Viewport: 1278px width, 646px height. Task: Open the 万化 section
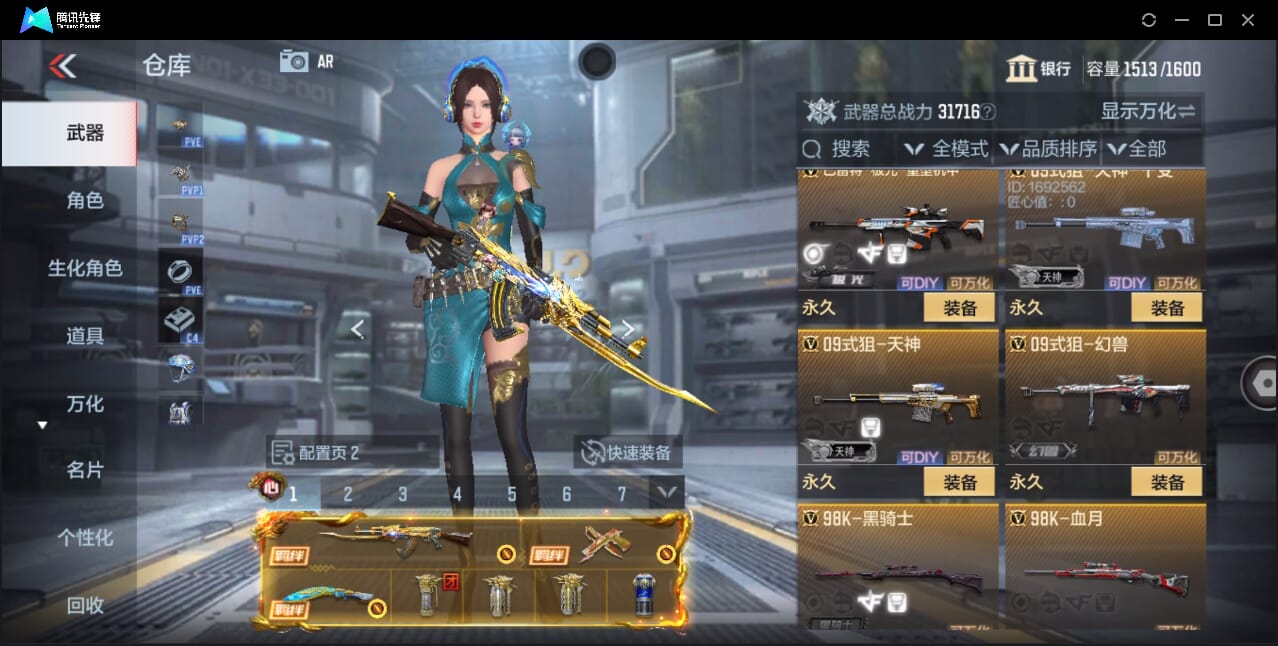coord(85,404)
